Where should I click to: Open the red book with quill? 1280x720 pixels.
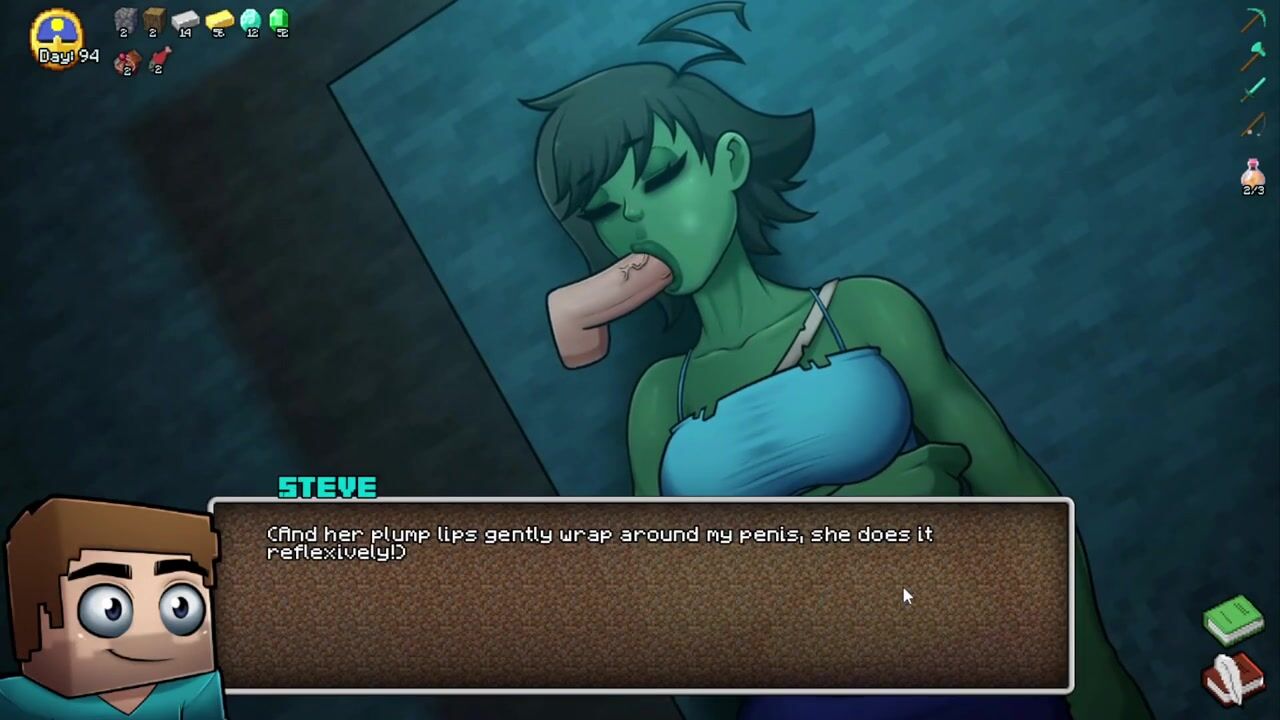(x=1233, y=677)
